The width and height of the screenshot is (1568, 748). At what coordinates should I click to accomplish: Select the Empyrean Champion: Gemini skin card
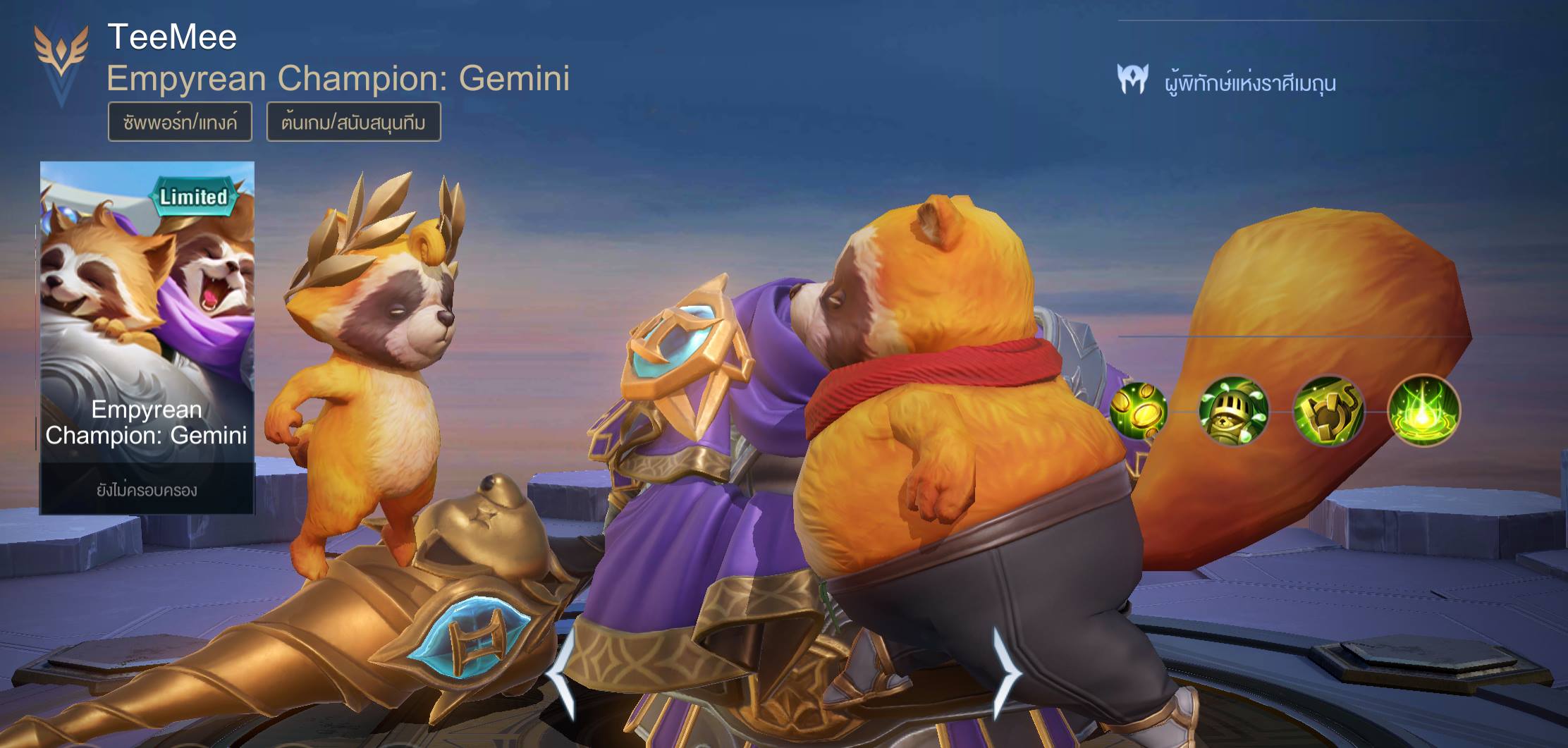(147, 337)
